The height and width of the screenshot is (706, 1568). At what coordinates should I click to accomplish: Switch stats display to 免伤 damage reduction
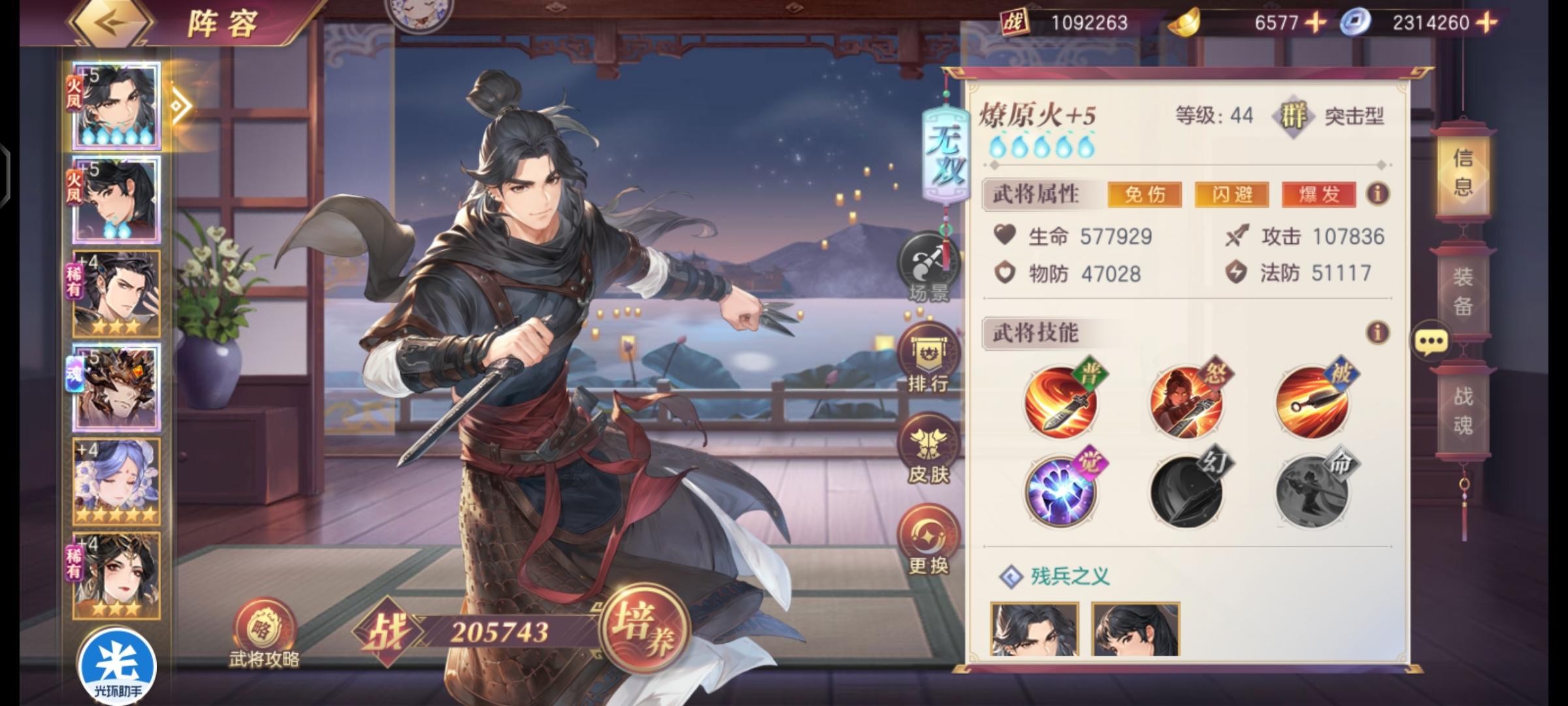coord(1147,195)
